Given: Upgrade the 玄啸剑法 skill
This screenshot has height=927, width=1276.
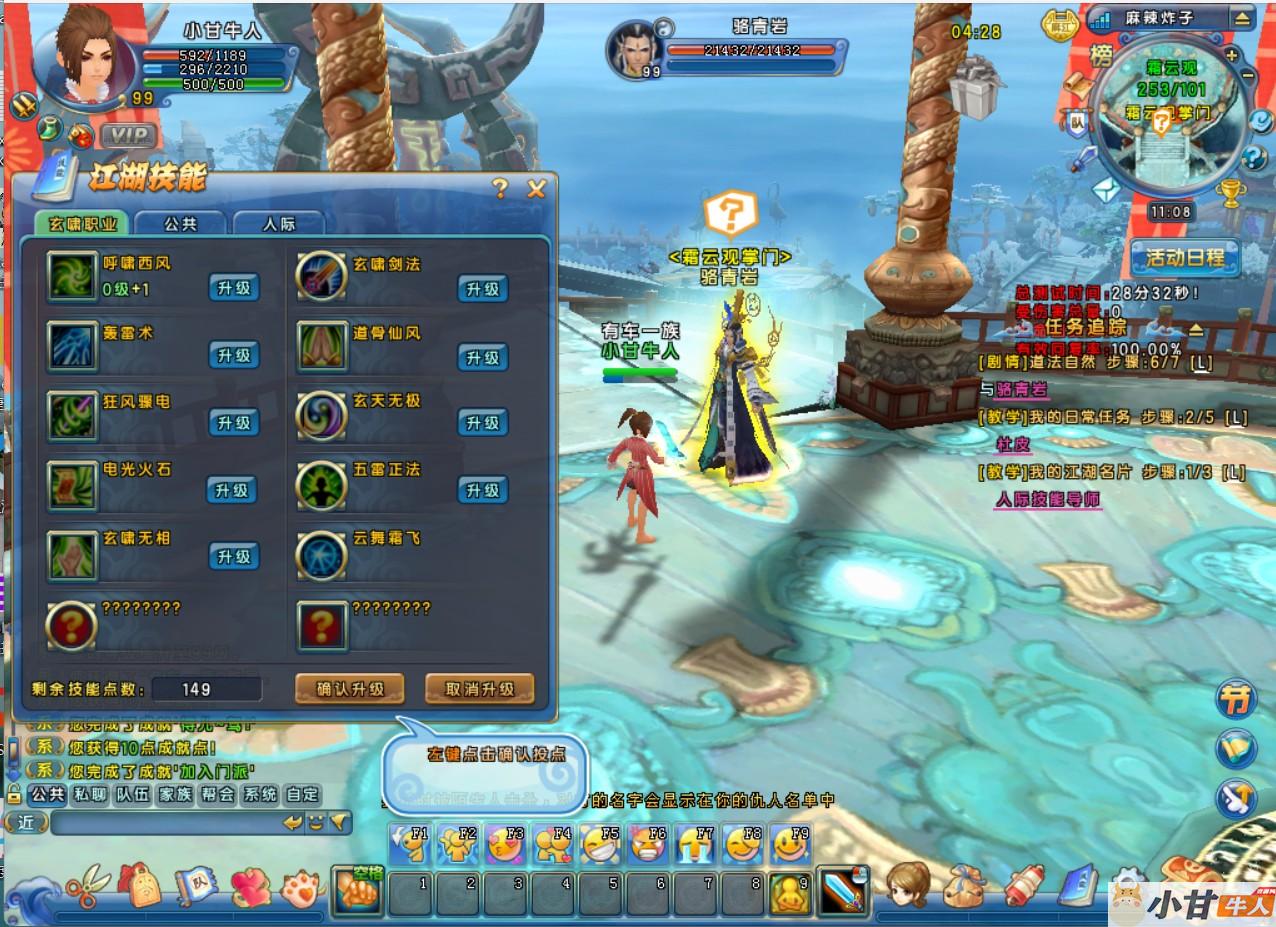Looking at the screenshot, I should tap(483, 289).
